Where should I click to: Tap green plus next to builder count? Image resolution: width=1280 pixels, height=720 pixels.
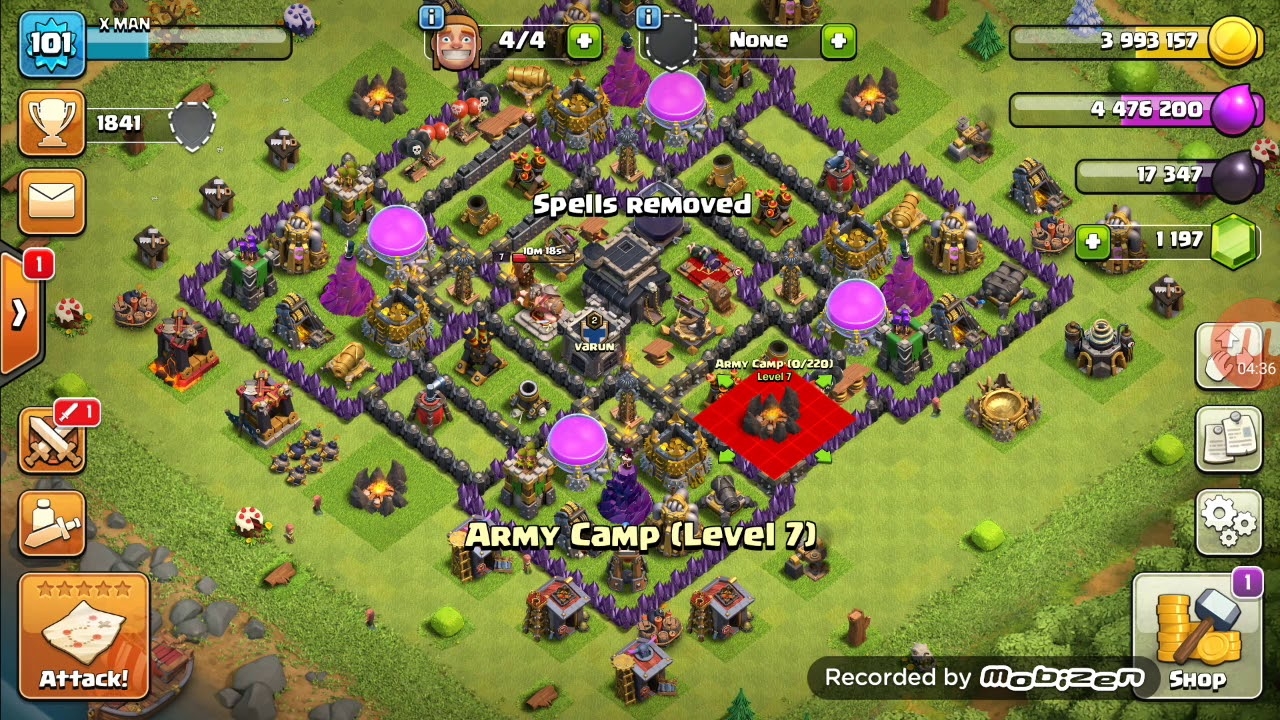584,40
